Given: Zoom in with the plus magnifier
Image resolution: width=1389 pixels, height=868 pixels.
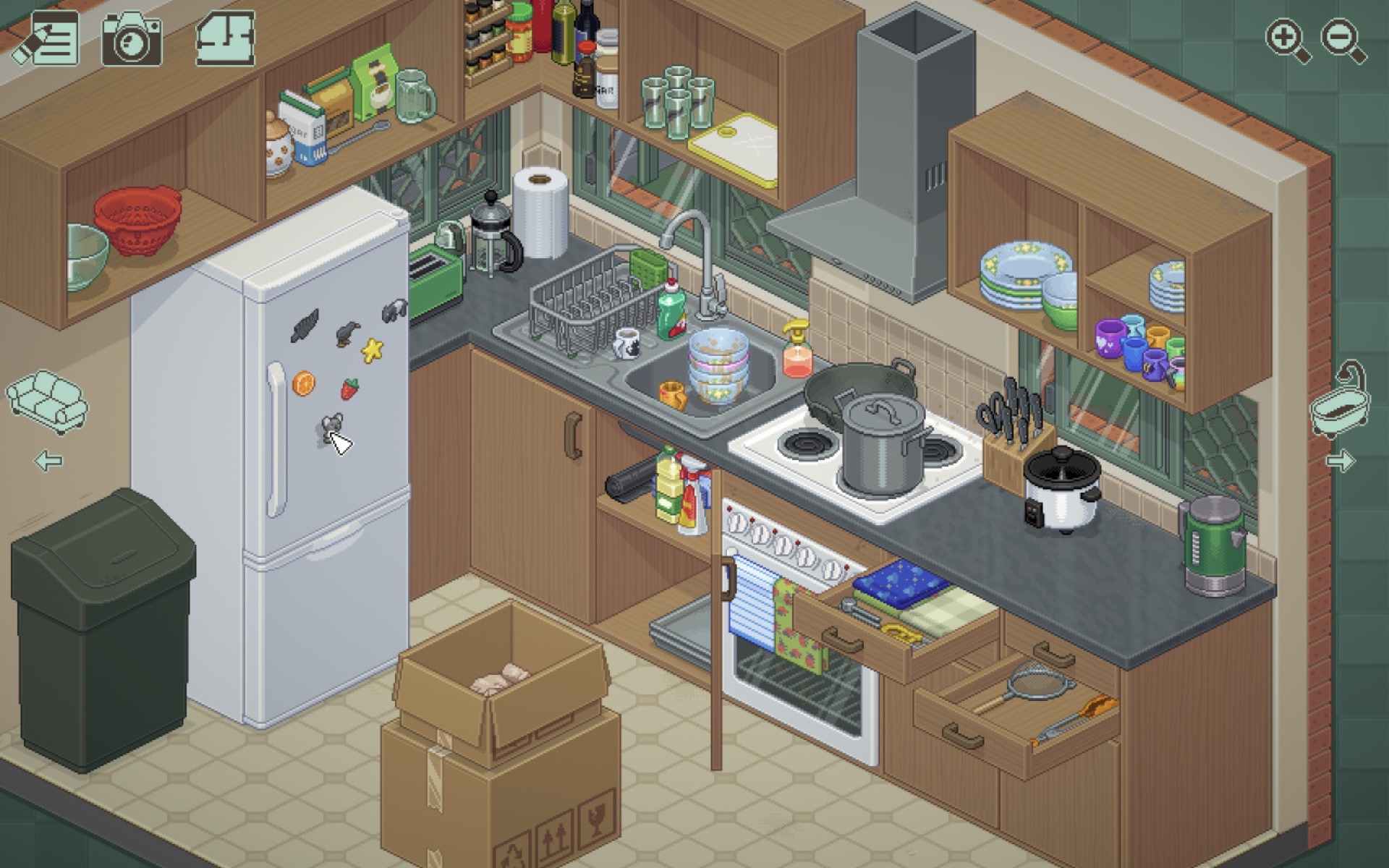Looking at the screenshot, I should pyautogui.click(x=1287, y=40).
